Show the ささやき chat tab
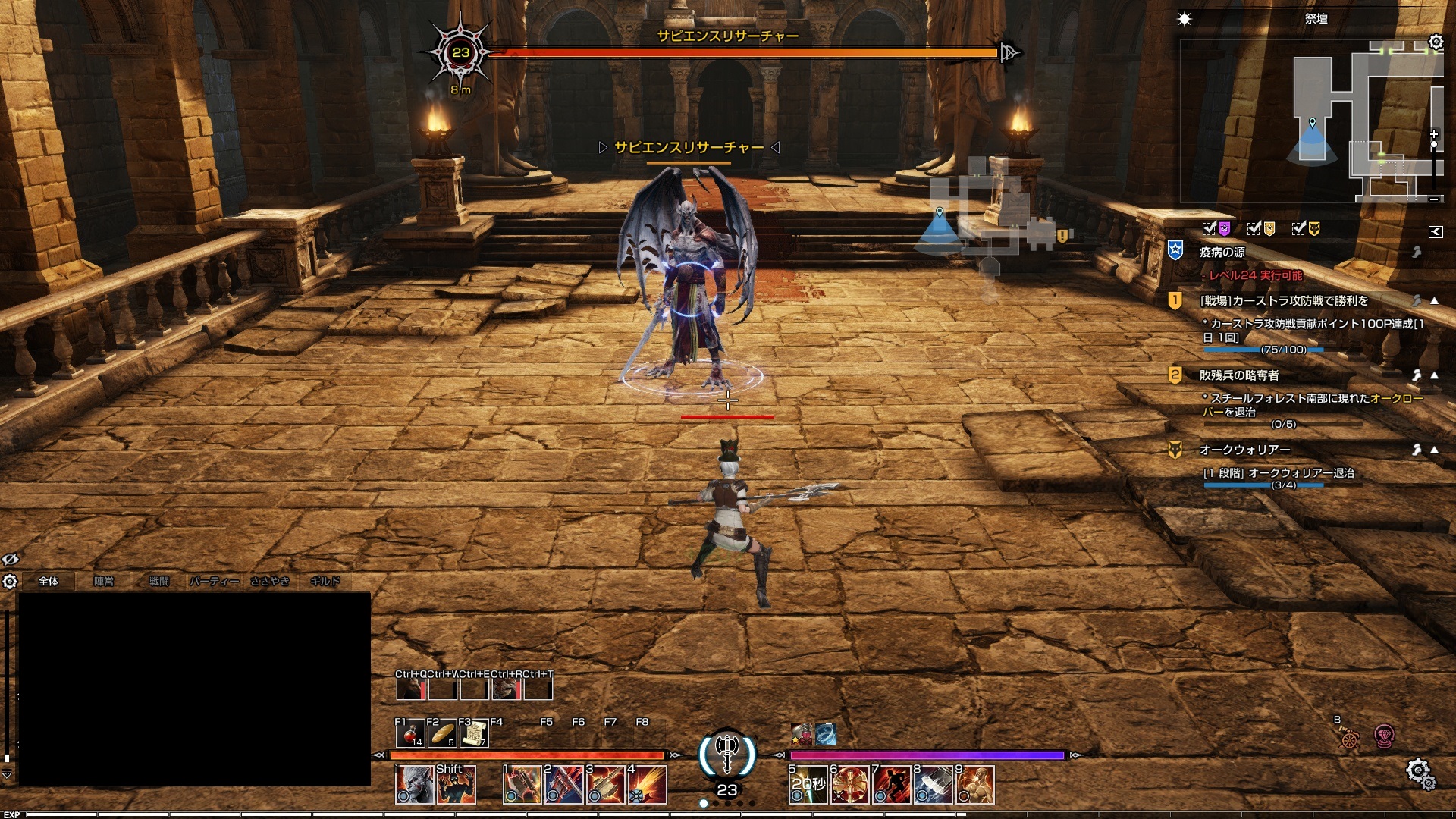 pos(270,582)
